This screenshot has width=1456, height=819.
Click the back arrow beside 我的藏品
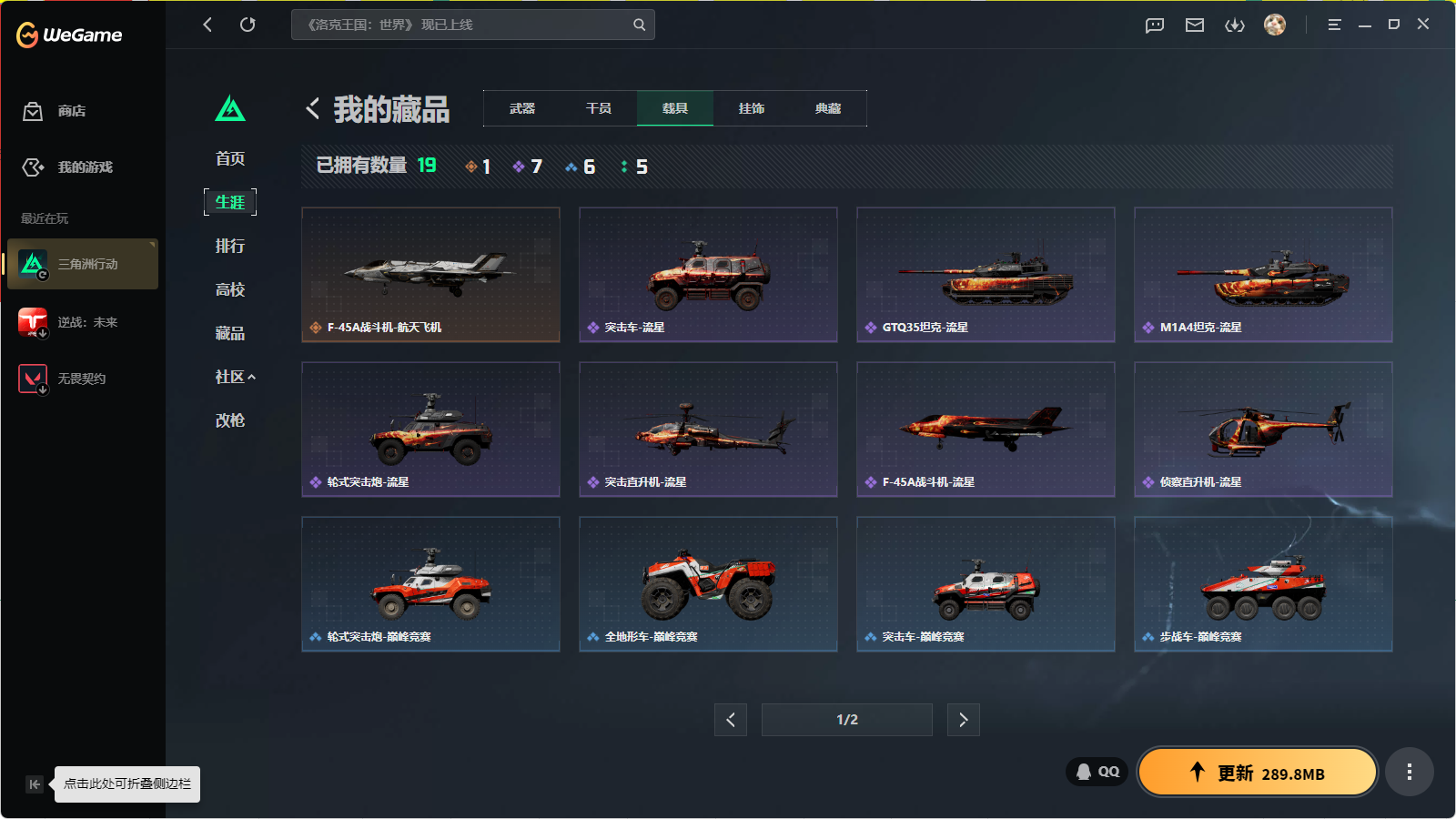(311, 108)
